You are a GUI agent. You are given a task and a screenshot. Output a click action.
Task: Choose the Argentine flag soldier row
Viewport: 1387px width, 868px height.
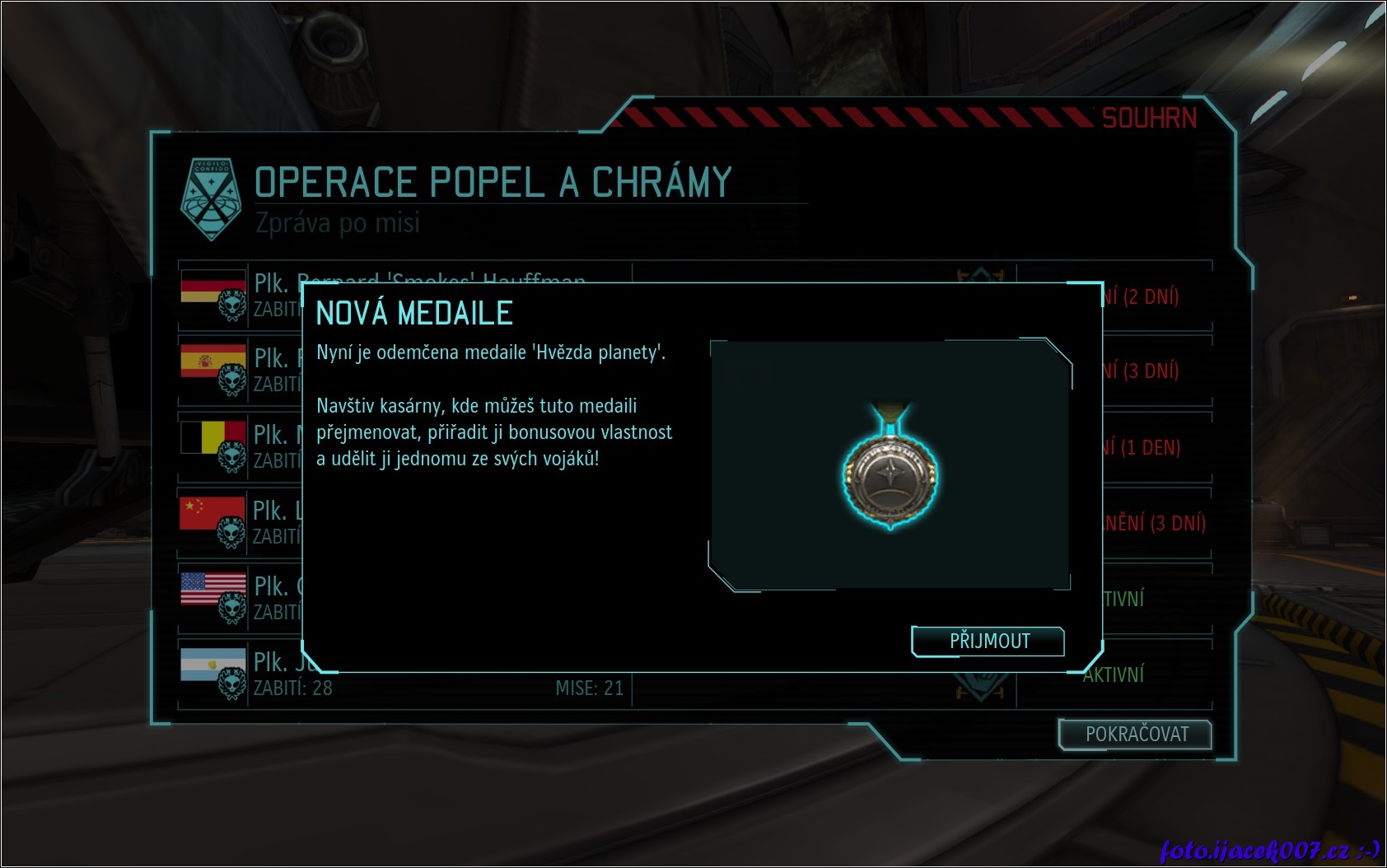pyautogui.click(x=213, y=665)
